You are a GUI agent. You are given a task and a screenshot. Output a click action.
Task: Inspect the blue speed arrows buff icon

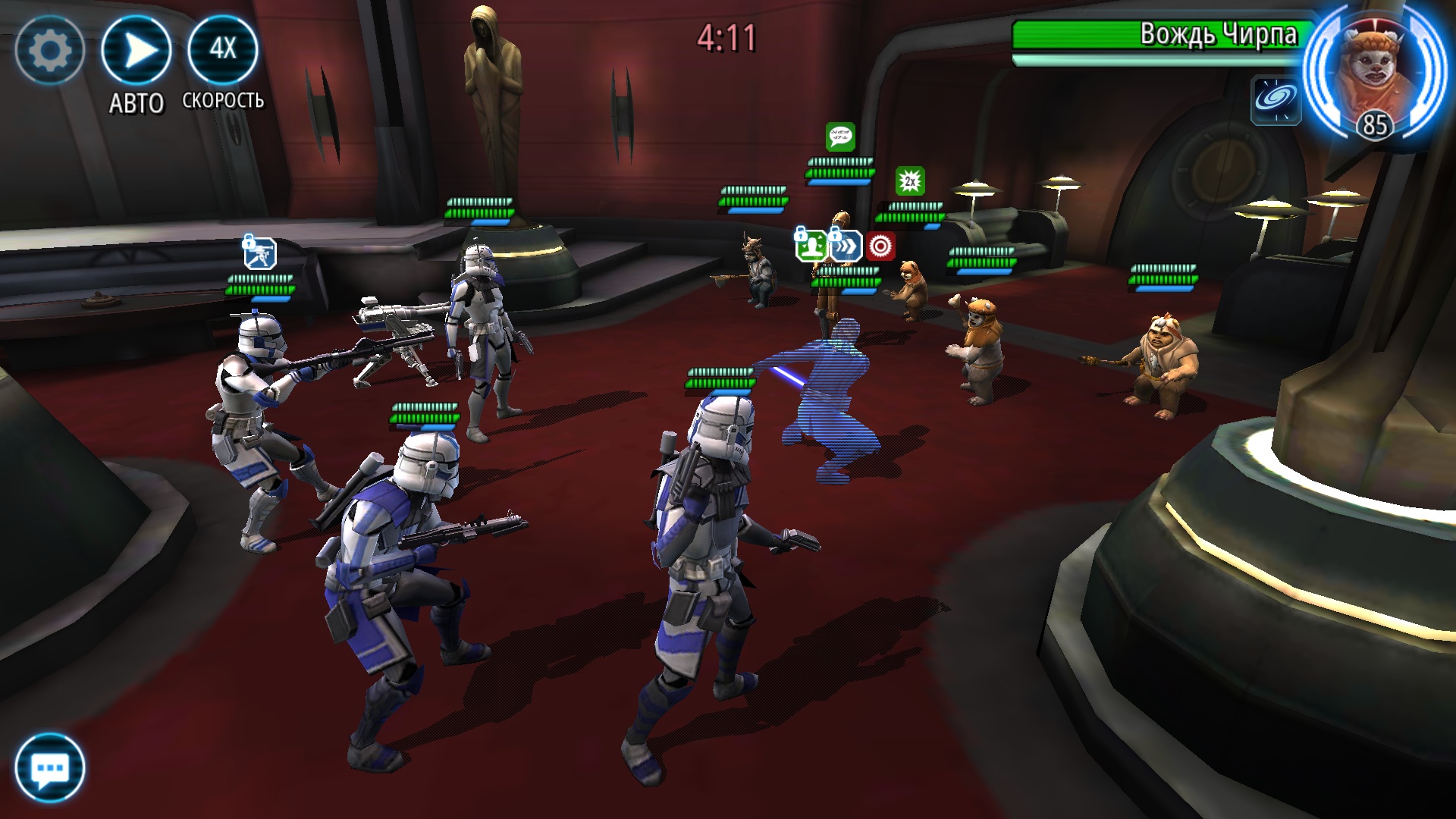tap(846, 246)
